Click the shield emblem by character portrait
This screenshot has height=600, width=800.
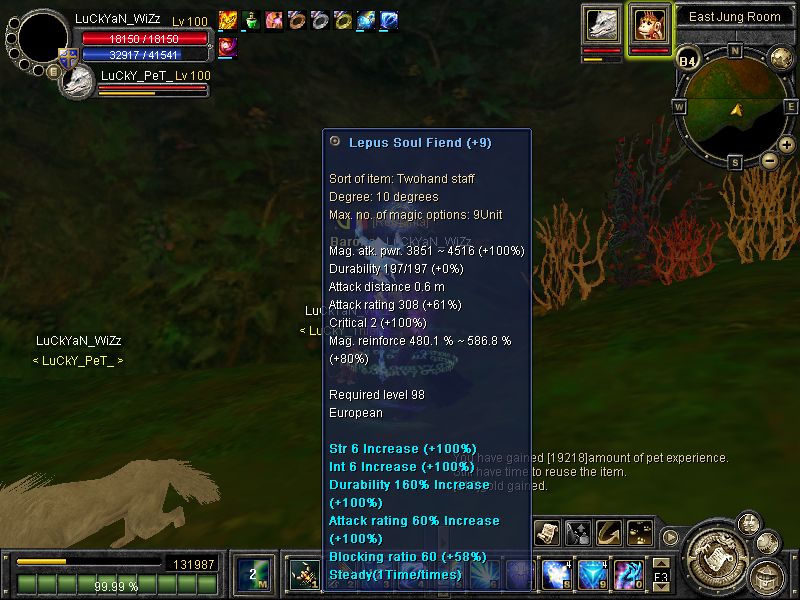pyautogui.click(x=68, y=57)
